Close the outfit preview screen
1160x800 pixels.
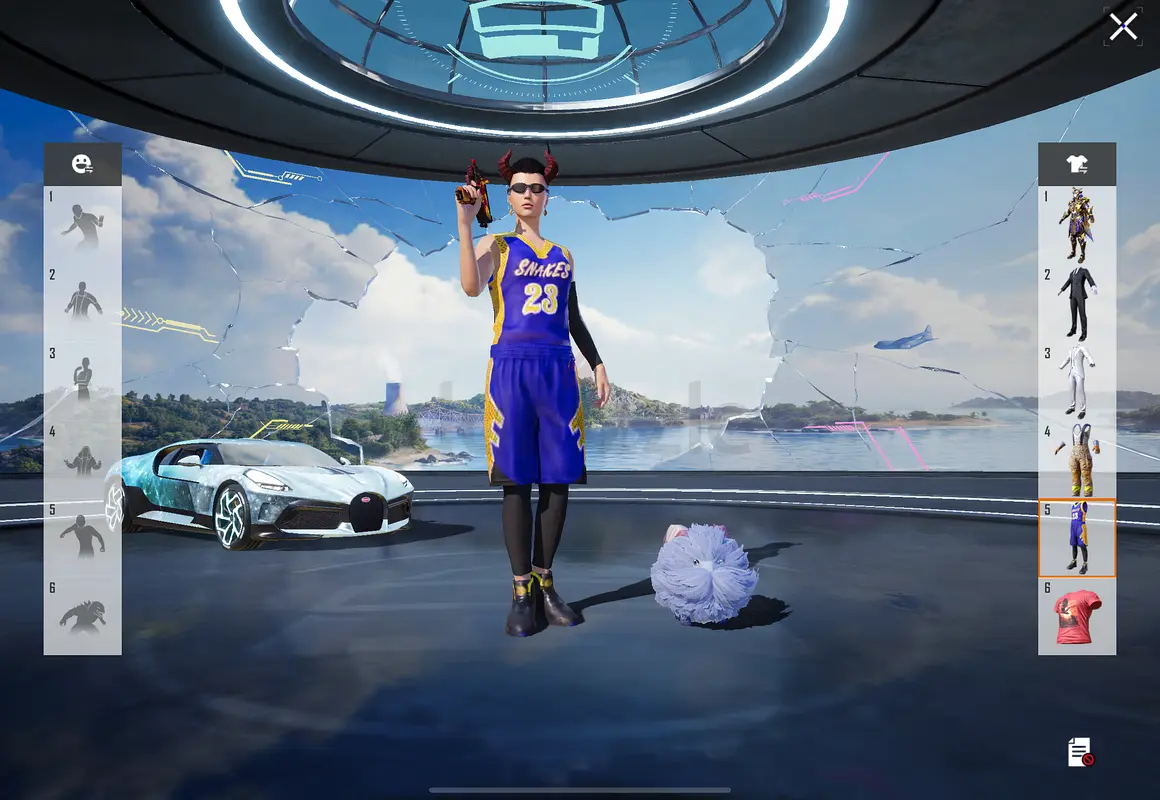(x=1123, y=27)
